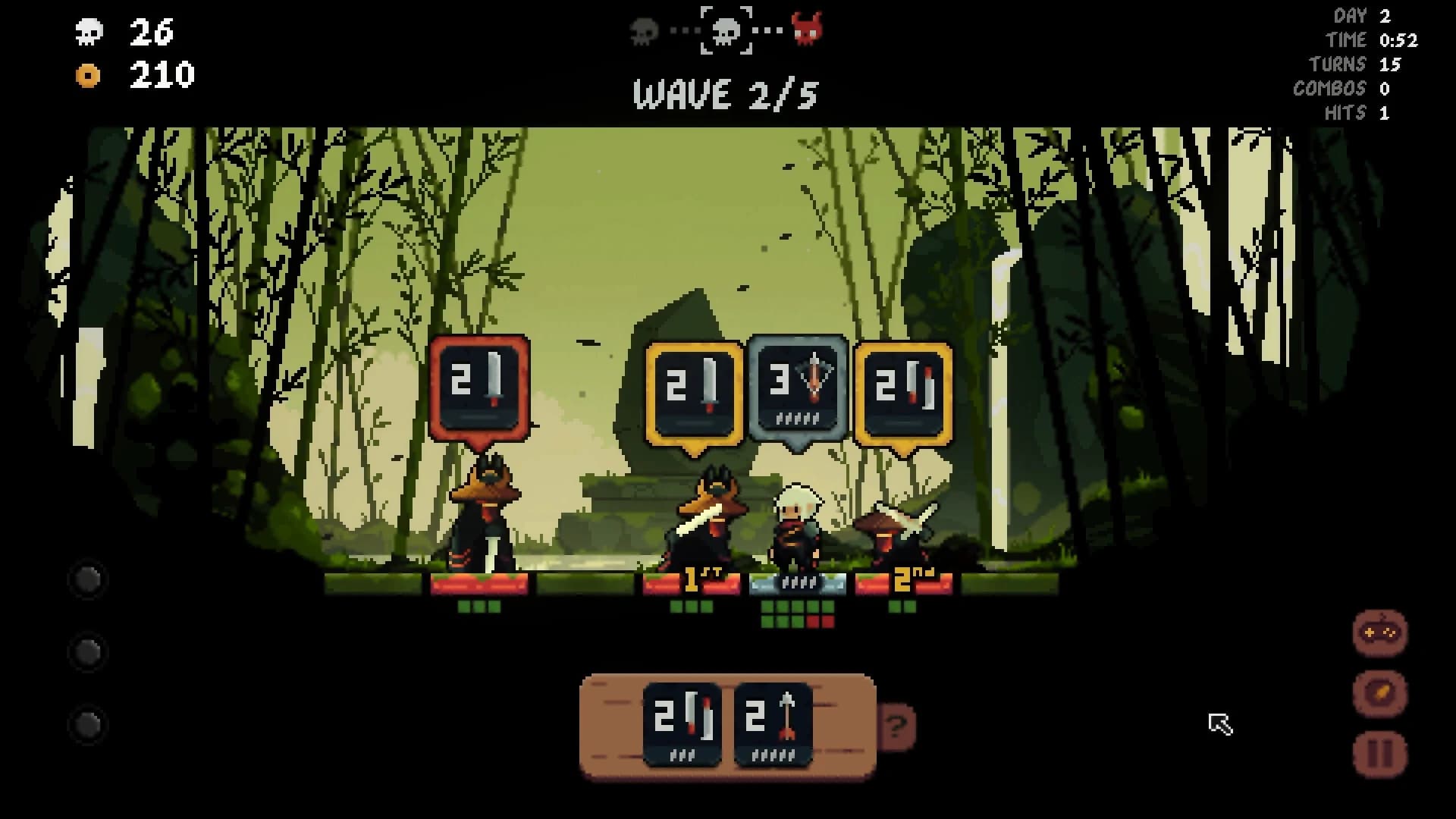1456x819 pixels.
Task: Click the orange coin icon next to 210
Action: 89,76
